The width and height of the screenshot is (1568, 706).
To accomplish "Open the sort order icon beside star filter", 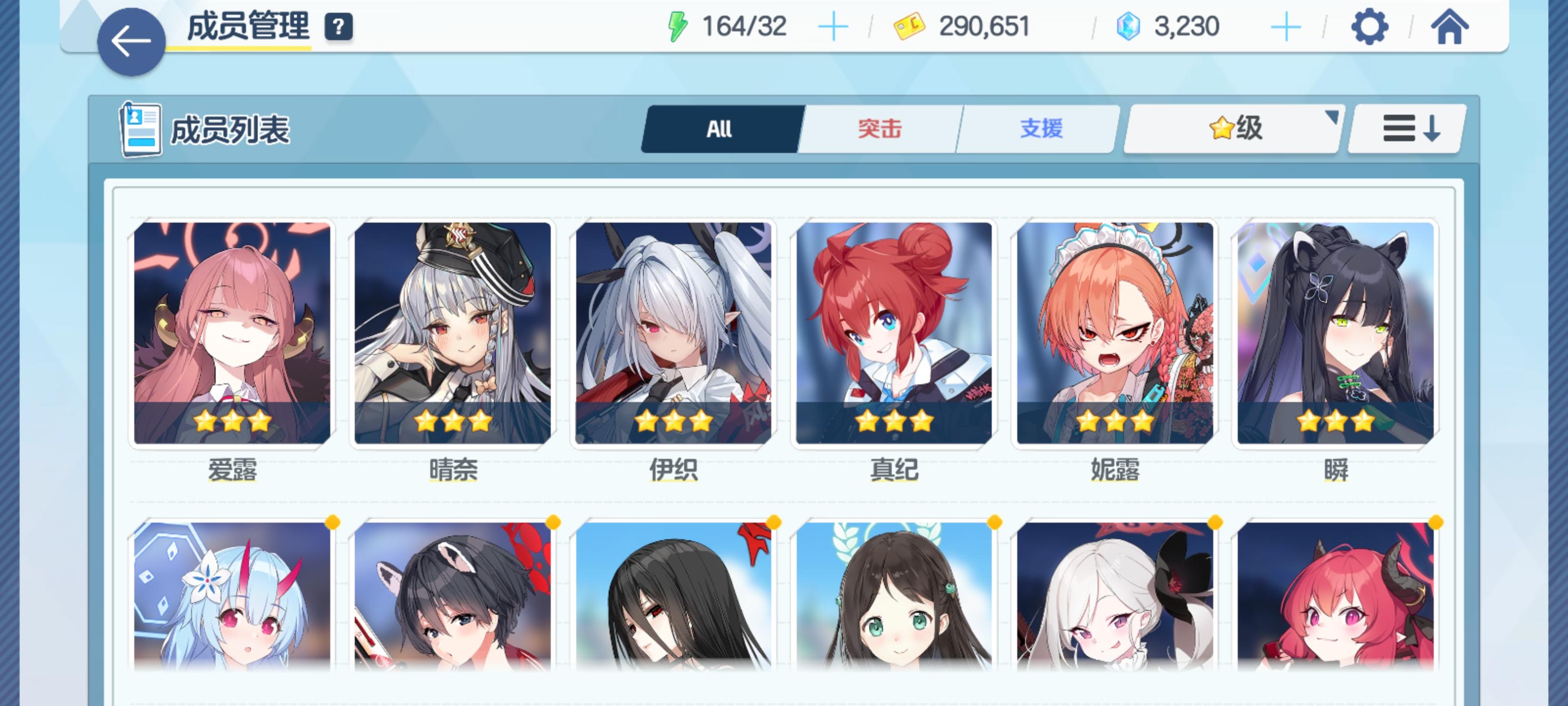I will (1406, 129).
